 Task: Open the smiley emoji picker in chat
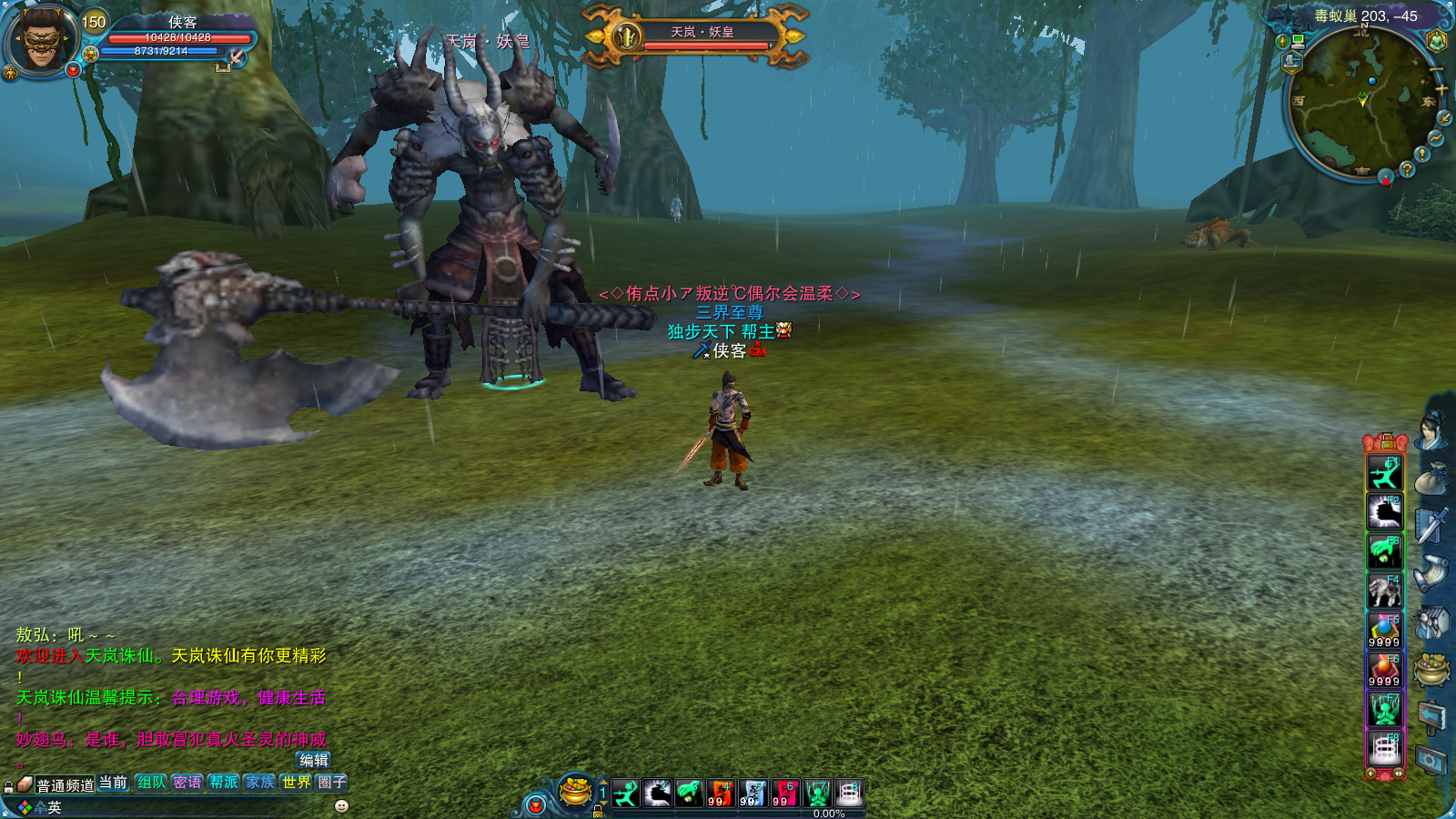(342, 806)
